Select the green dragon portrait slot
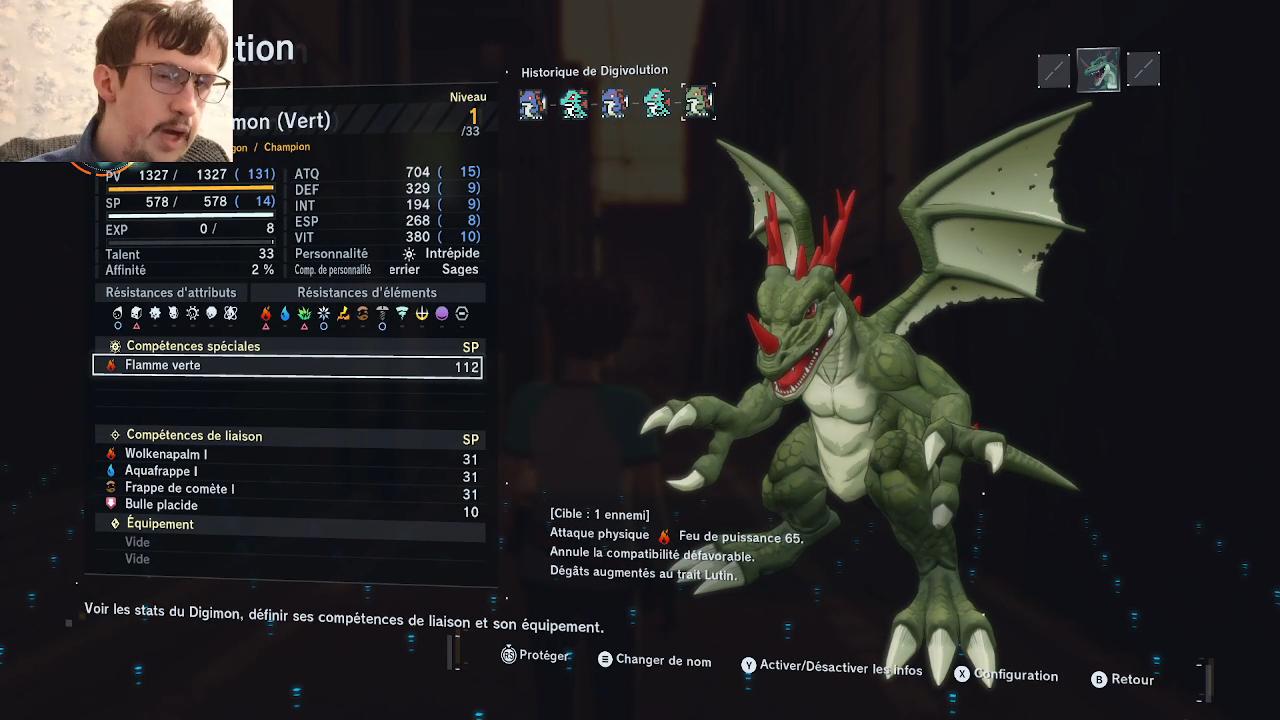Image resolution: width=1280 pixels, height=720 pixels. 1098,70
